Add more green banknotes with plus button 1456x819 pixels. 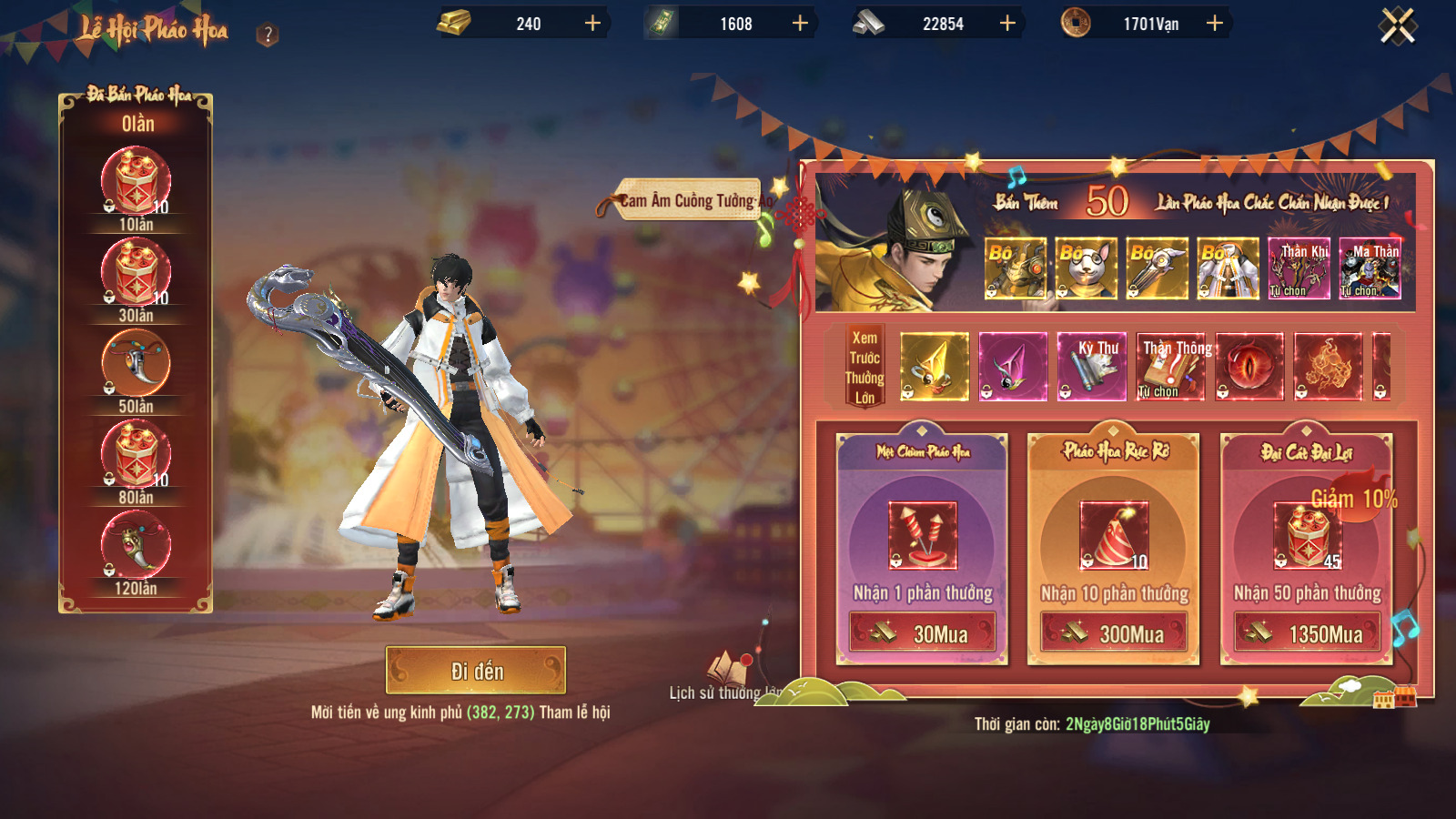[800, 24]
